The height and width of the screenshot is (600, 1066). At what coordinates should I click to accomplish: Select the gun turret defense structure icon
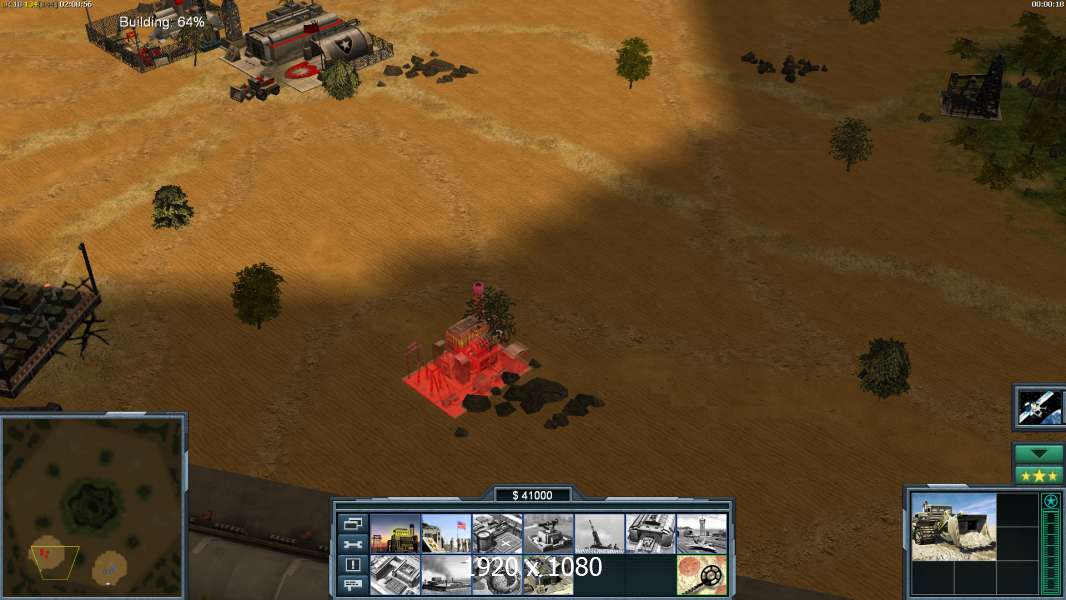pos(548,534)
